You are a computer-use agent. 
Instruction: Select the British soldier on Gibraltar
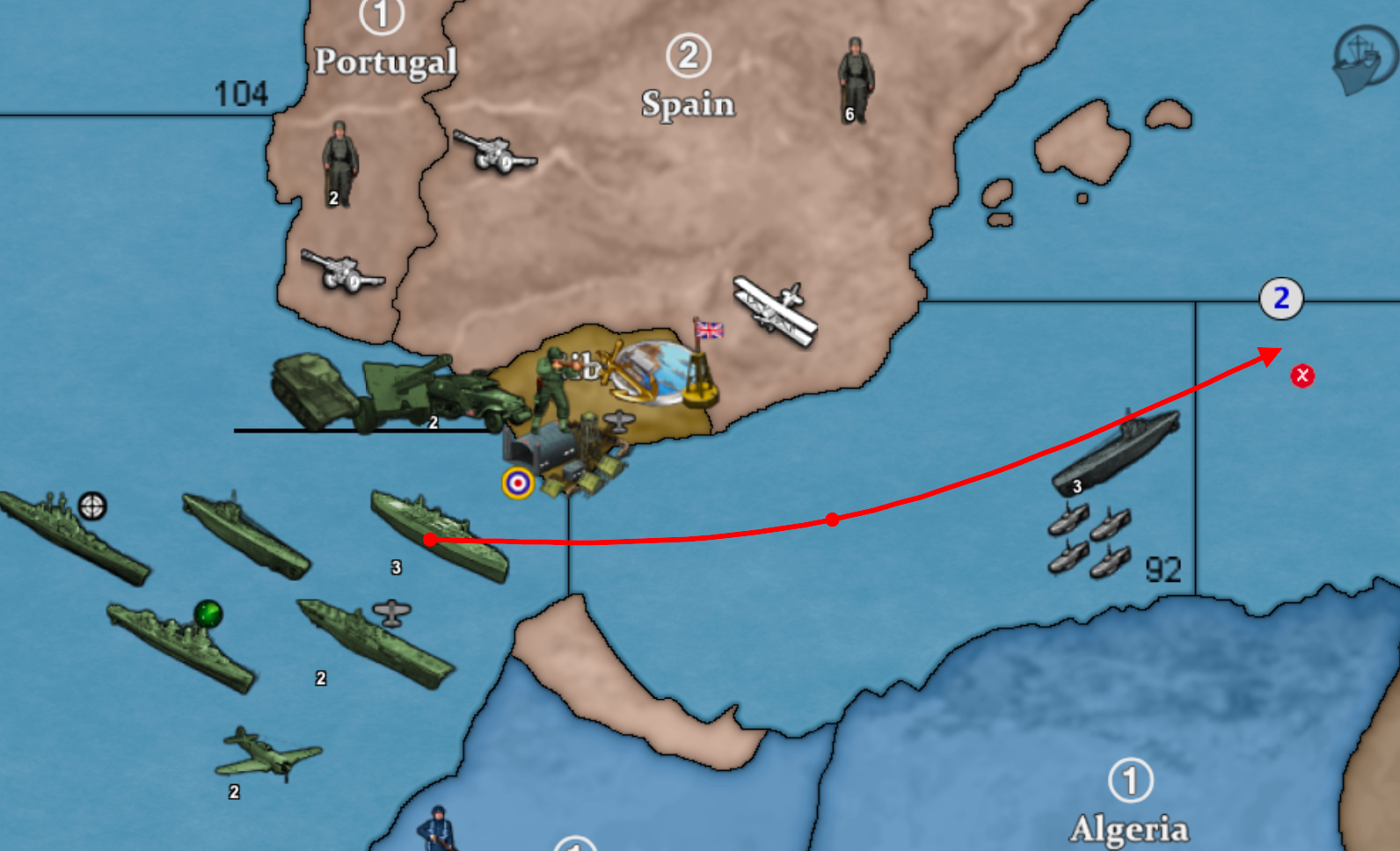[x=552, y=388]
